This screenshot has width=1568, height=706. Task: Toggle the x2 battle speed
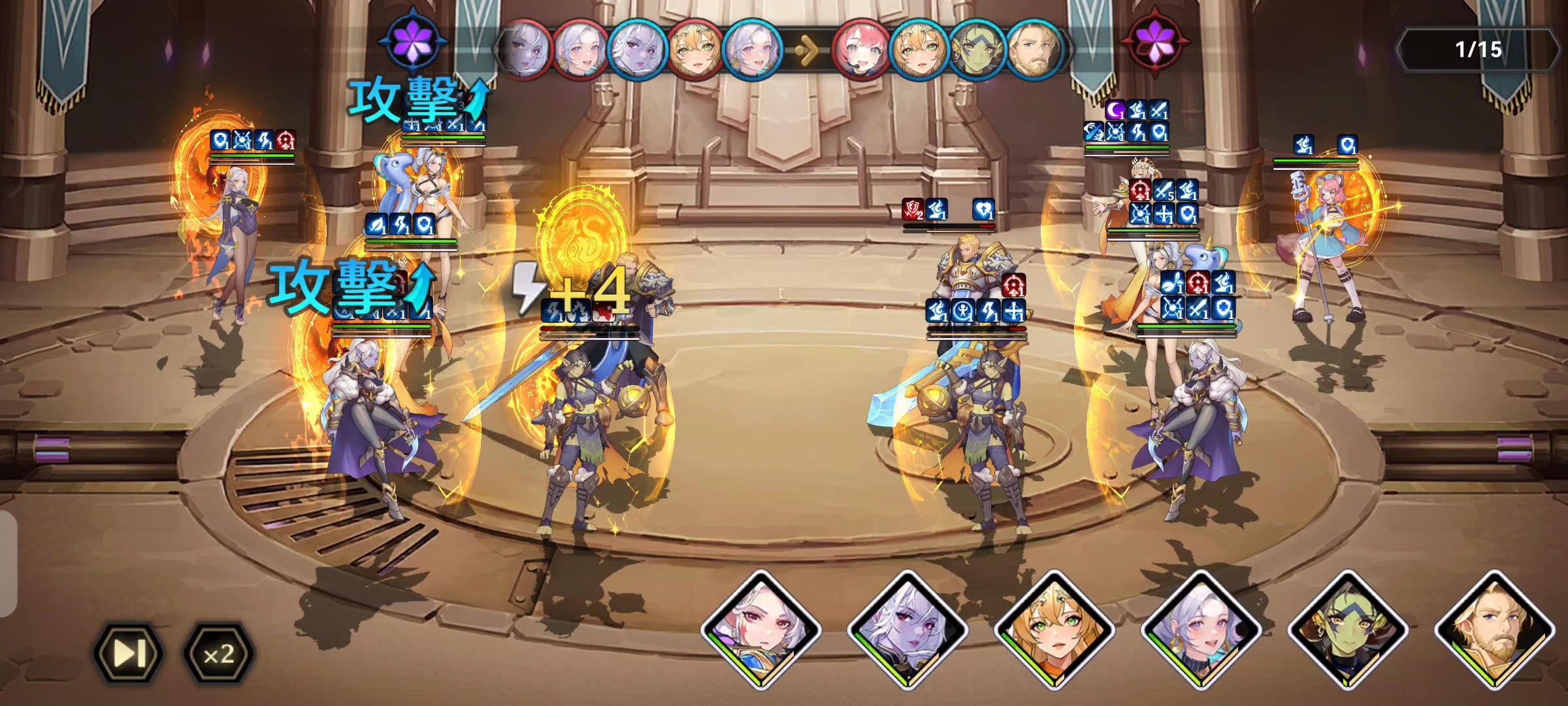218,653
